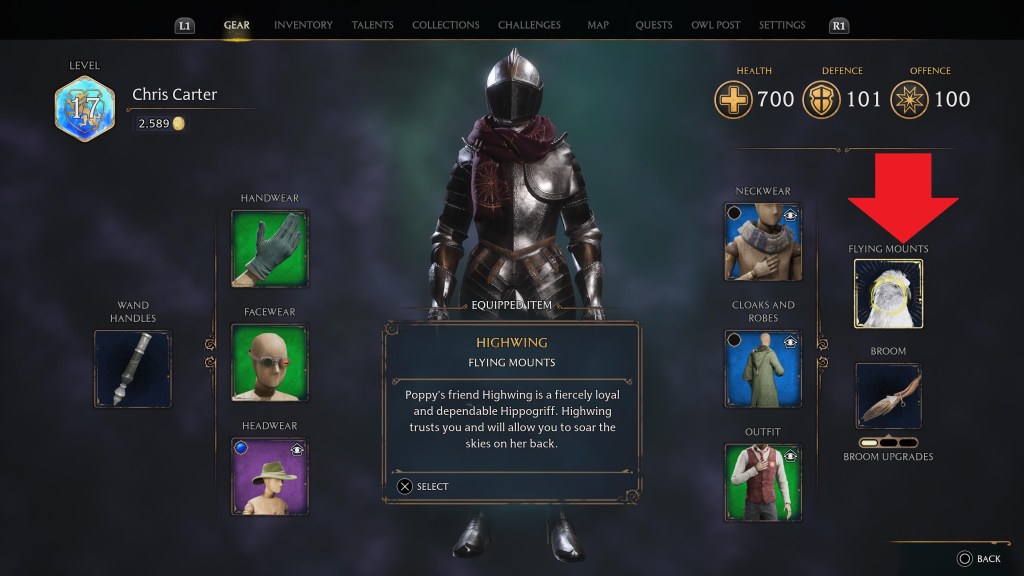
Task: Show the Challenges tab
Action: (528, 25)
